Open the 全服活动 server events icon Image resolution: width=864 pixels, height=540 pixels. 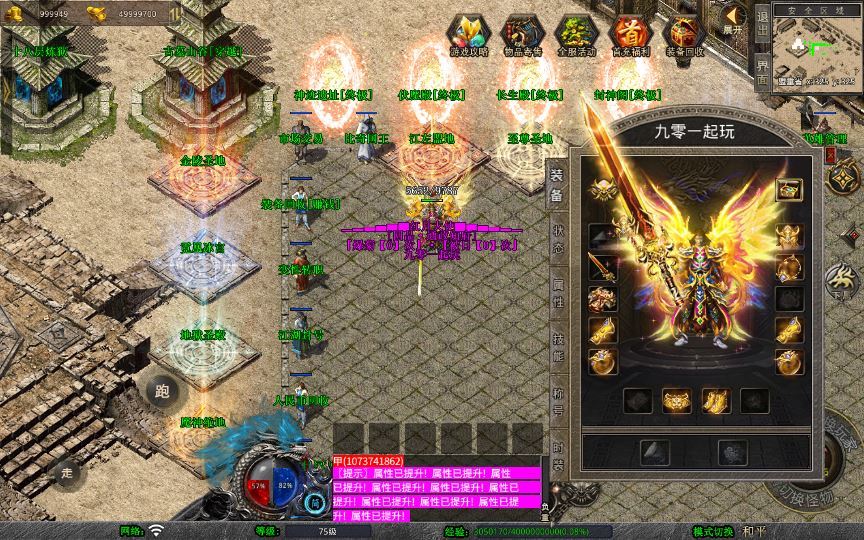576,33
